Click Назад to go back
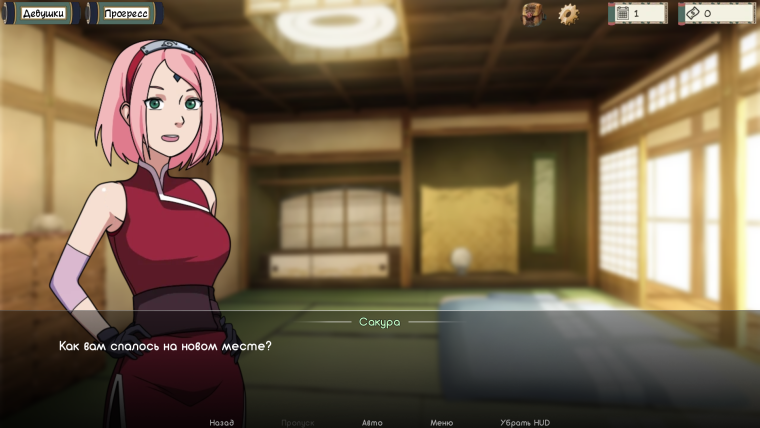Screen dimensions: 760x428 coord(221,422)
